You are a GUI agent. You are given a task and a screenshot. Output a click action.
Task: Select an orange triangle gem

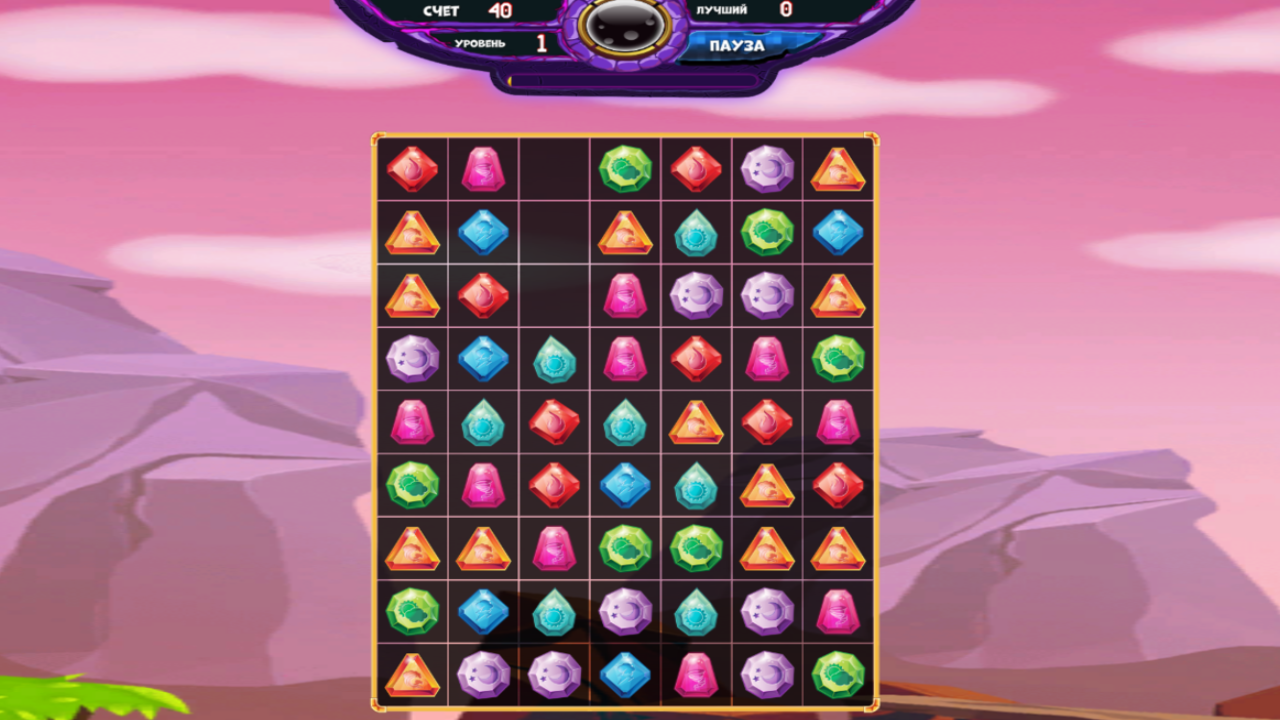click(x=412, y=232)
